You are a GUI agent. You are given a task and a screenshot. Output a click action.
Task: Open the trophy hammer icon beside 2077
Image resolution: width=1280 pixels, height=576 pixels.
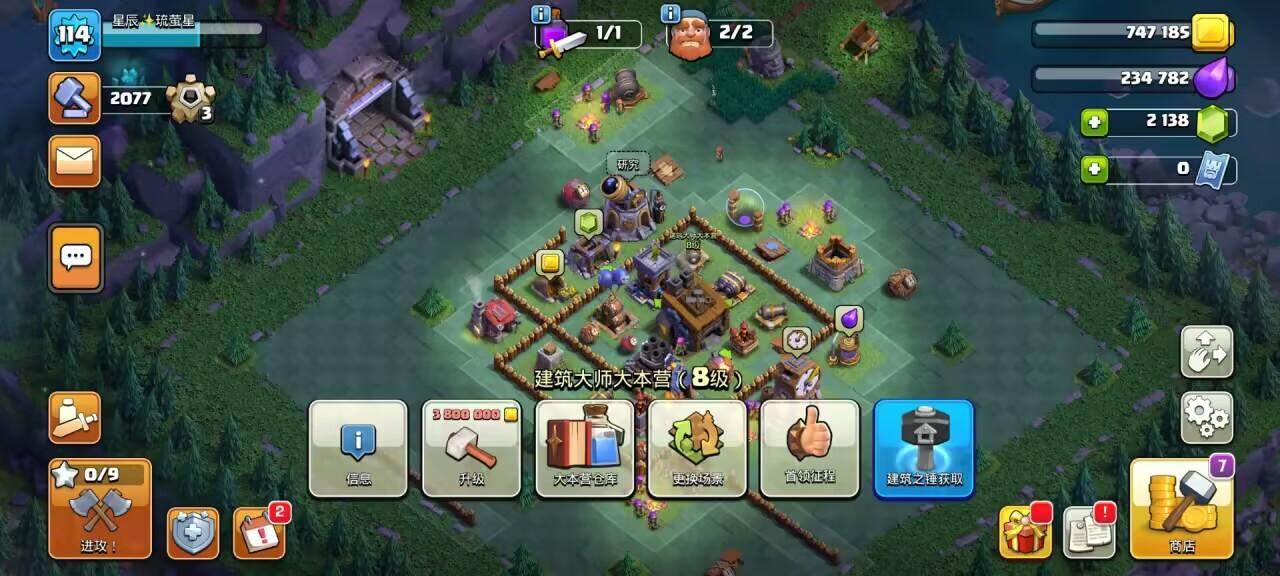pyautogui.click(x=75, y=98)
